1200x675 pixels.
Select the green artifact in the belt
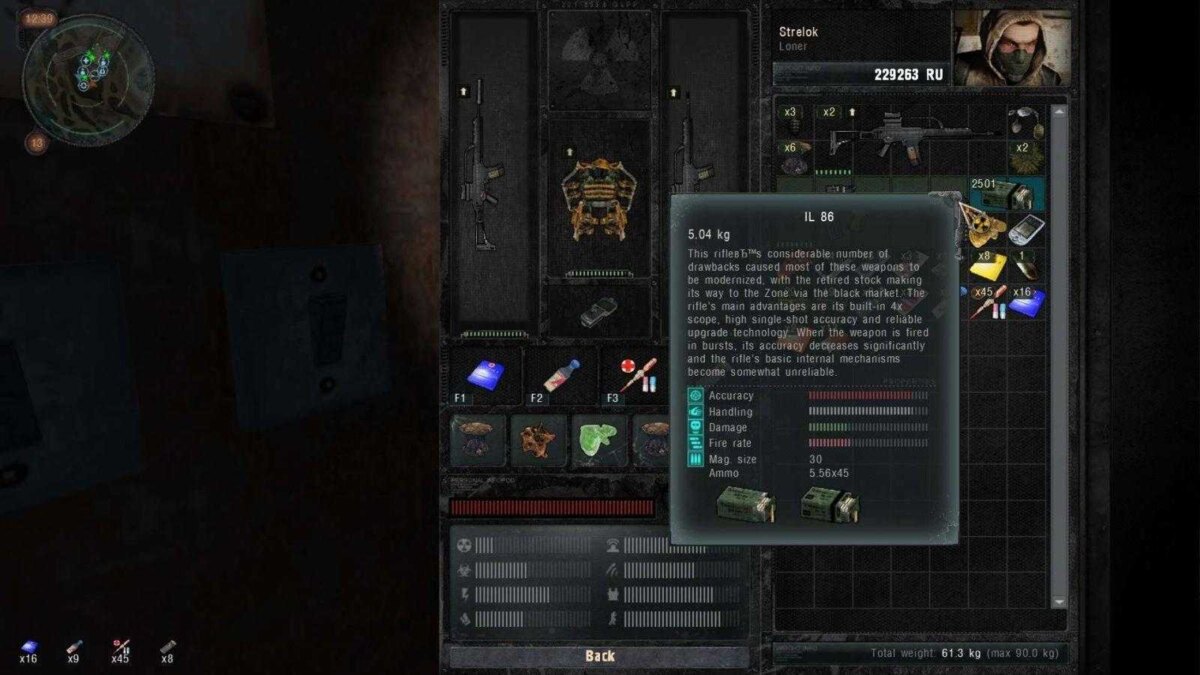pyautogui.click(x=598, y=439)
